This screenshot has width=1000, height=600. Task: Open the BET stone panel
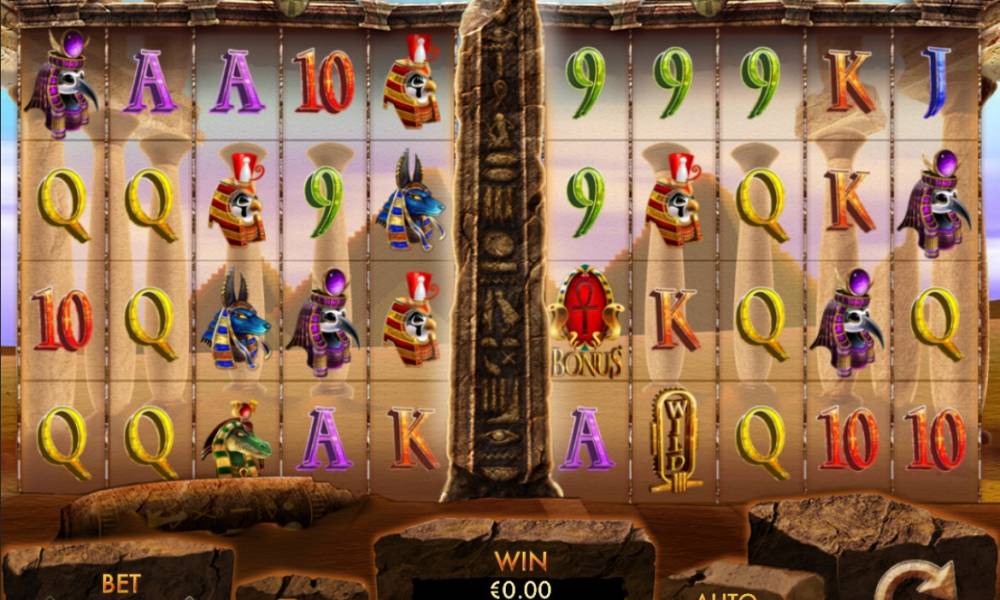tap(119, 580)
